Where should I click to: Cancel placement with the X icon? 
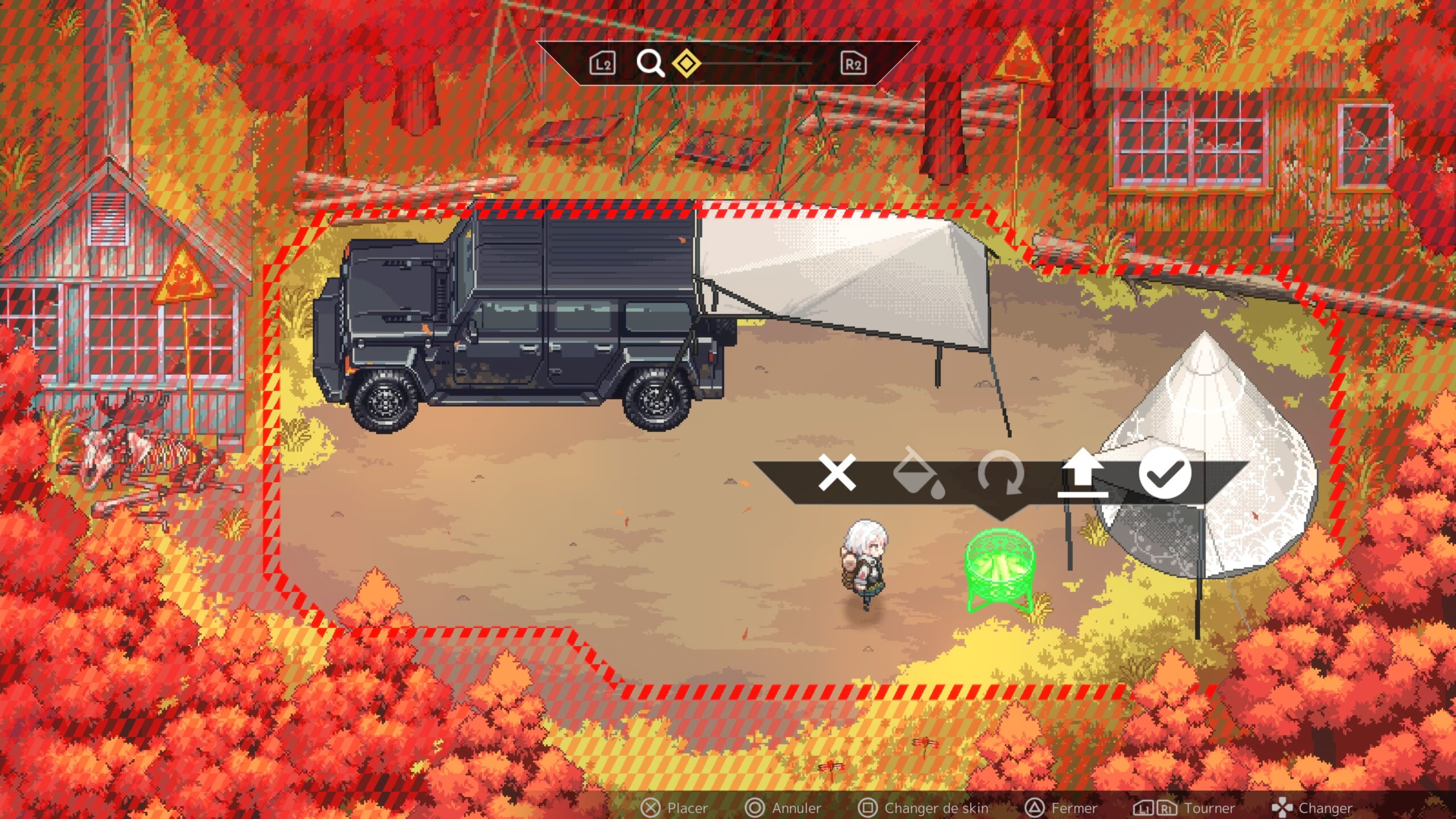click(x=837, y=473)
